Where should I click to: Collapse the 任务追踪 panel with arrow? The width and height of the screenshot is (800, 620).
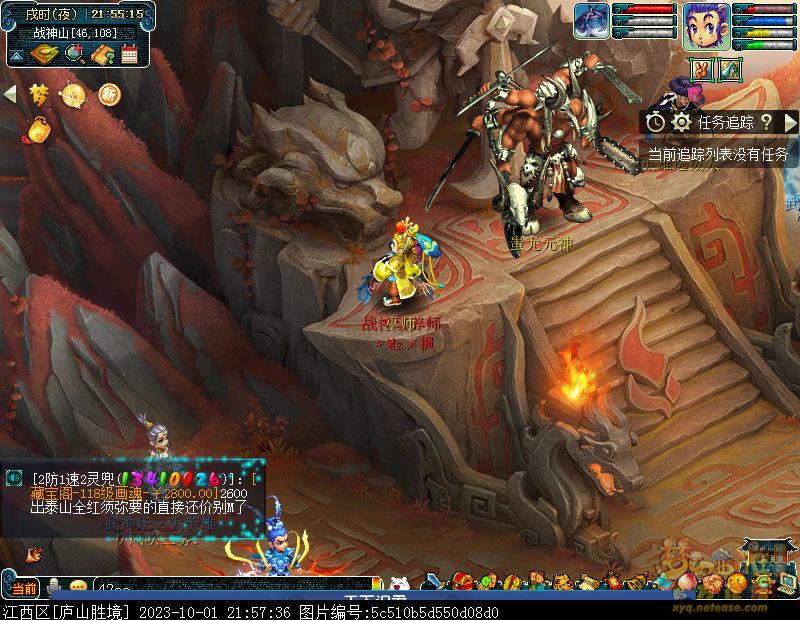tap(790, 122)
